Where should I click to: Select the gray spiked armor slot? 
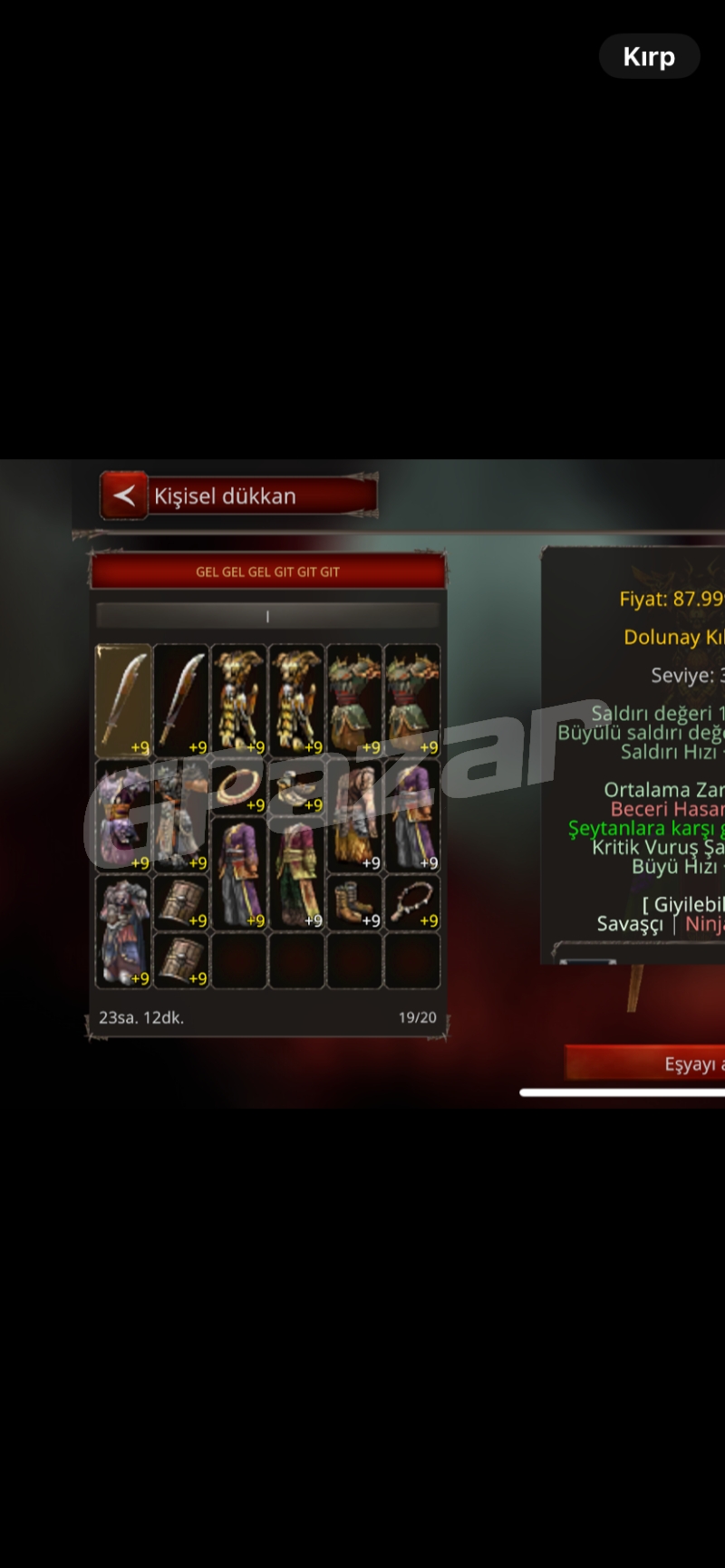click(181, 815)
